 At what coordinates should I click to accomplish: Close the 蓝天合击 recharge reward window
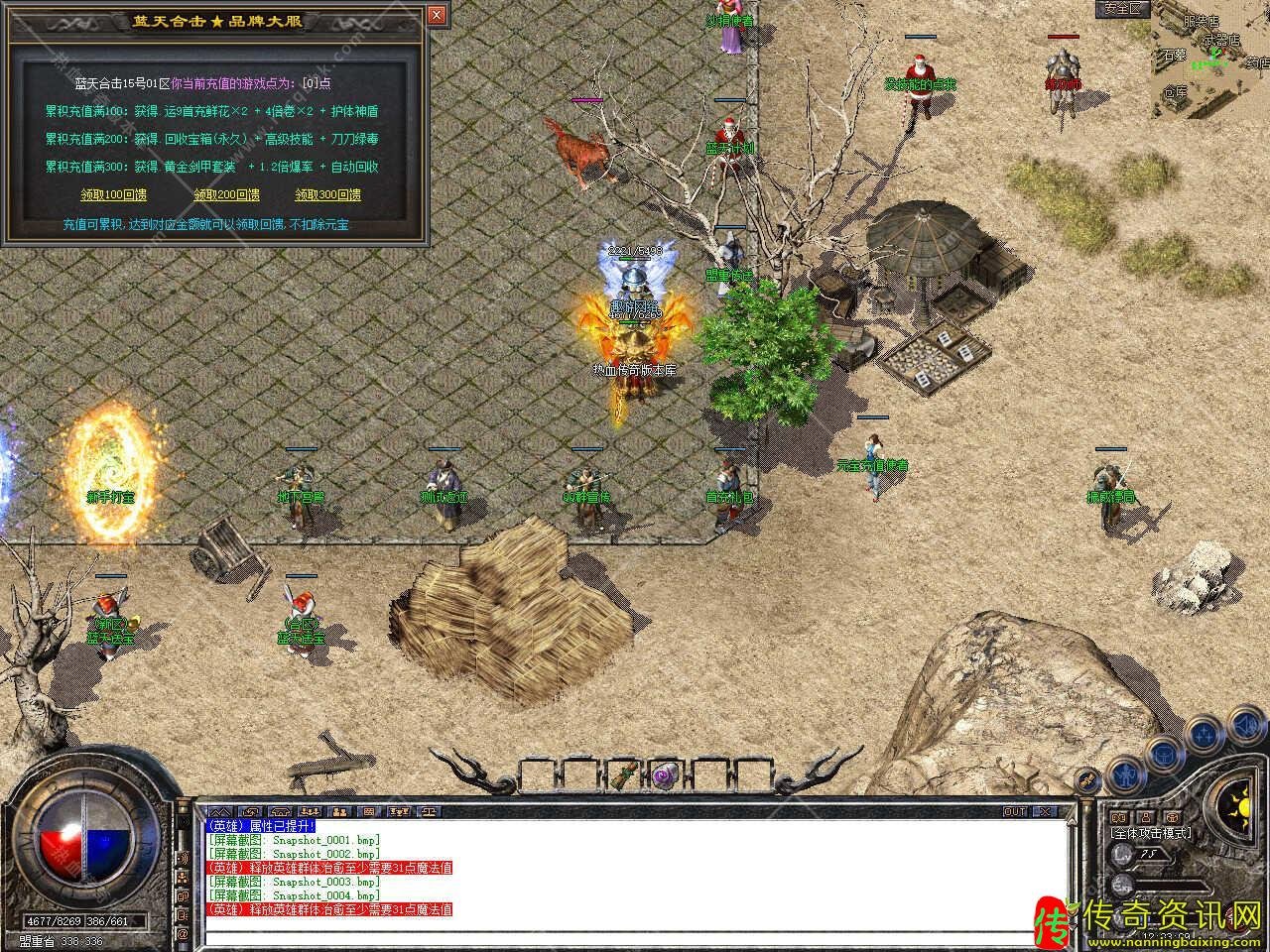coord(437,16)
